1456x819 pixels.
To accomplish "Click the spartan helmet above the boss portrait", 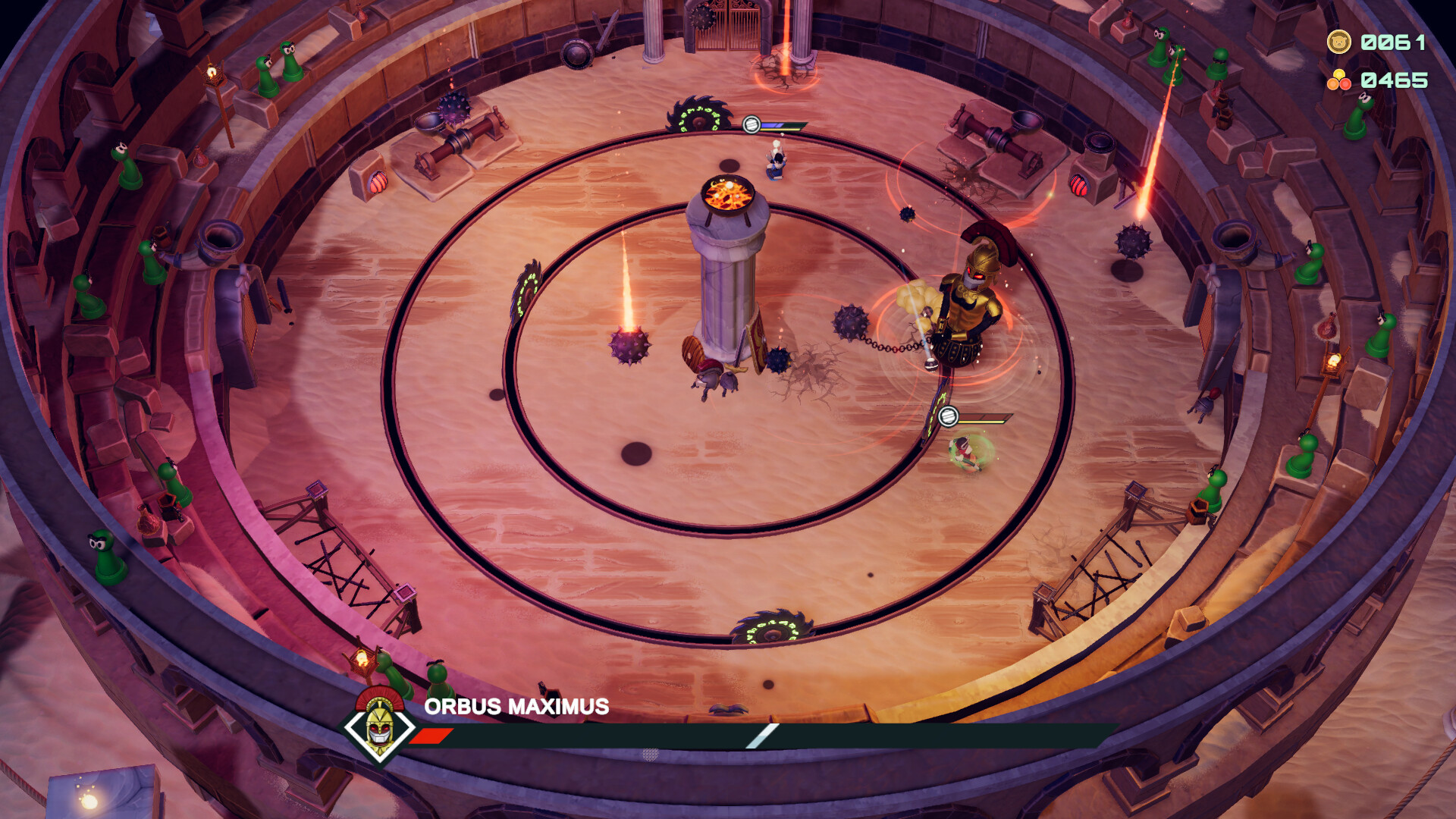I will pyautogui.click(x=378, y=698).
